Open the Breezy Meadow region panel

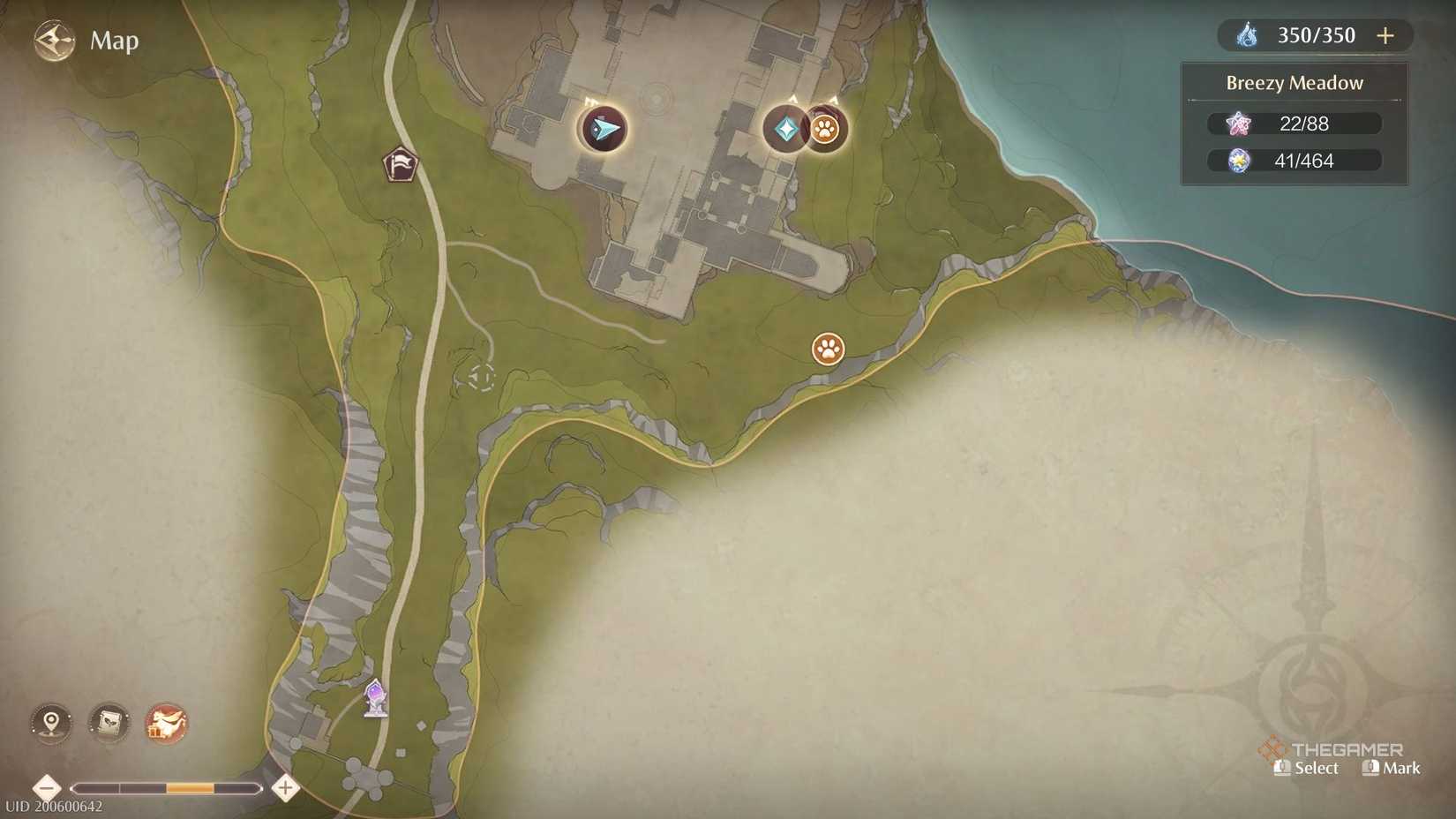coord(1294,82)
